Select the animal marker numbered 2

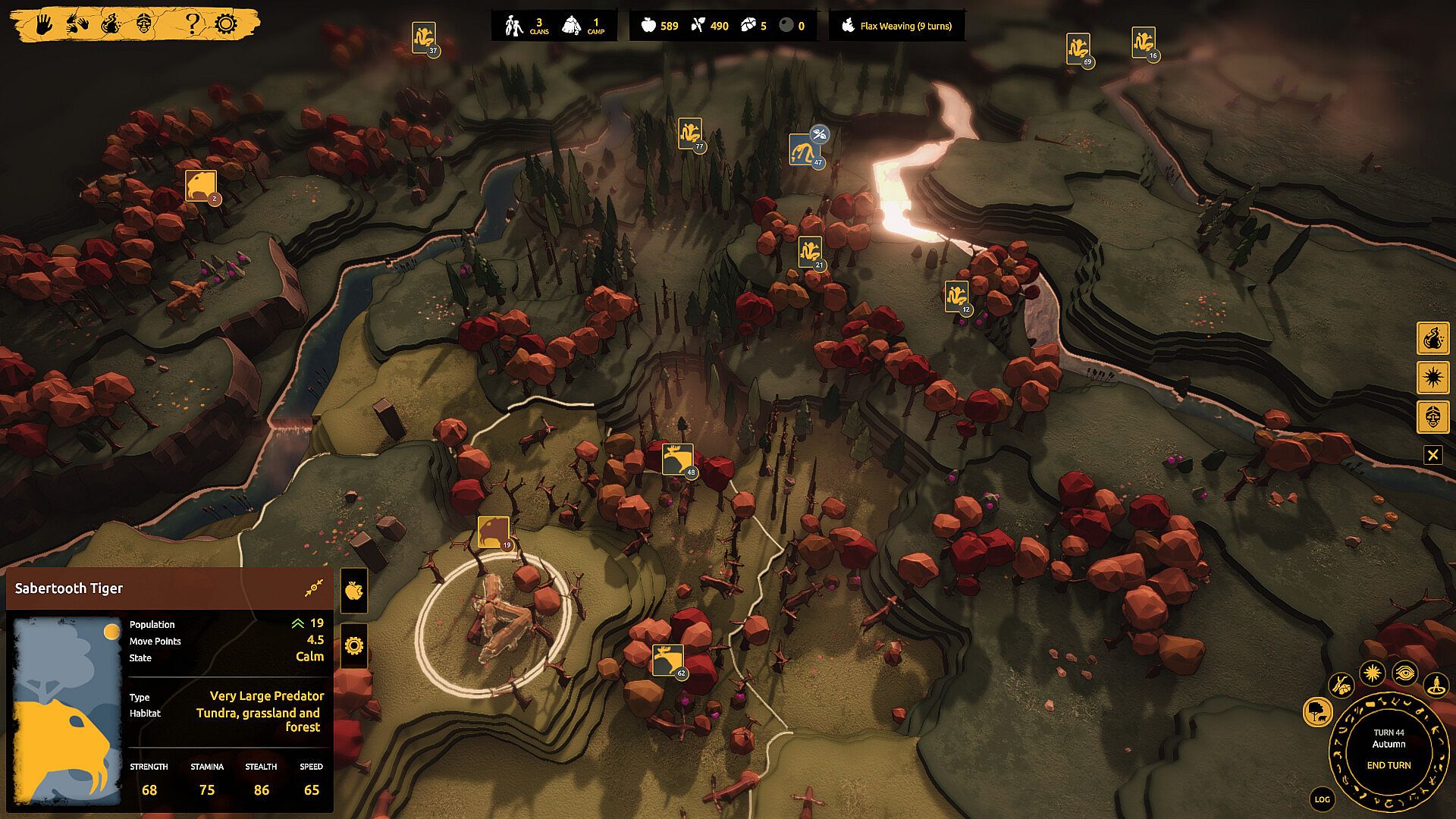(x=200, y=186)
